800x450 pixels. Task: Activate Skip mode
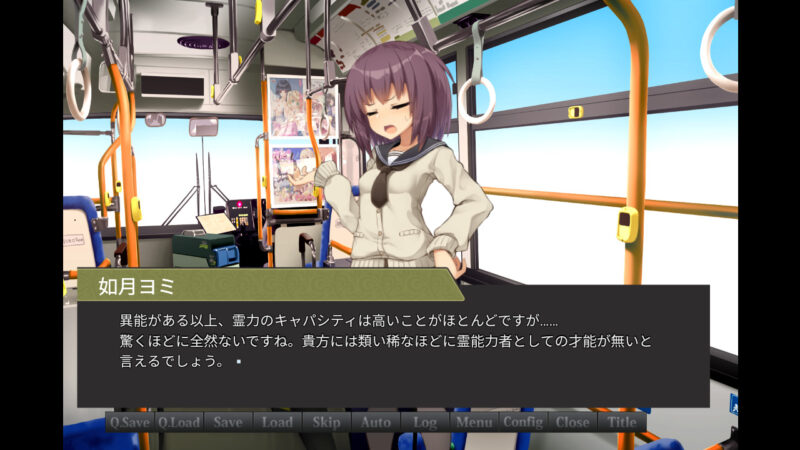(x=326, y=422)
